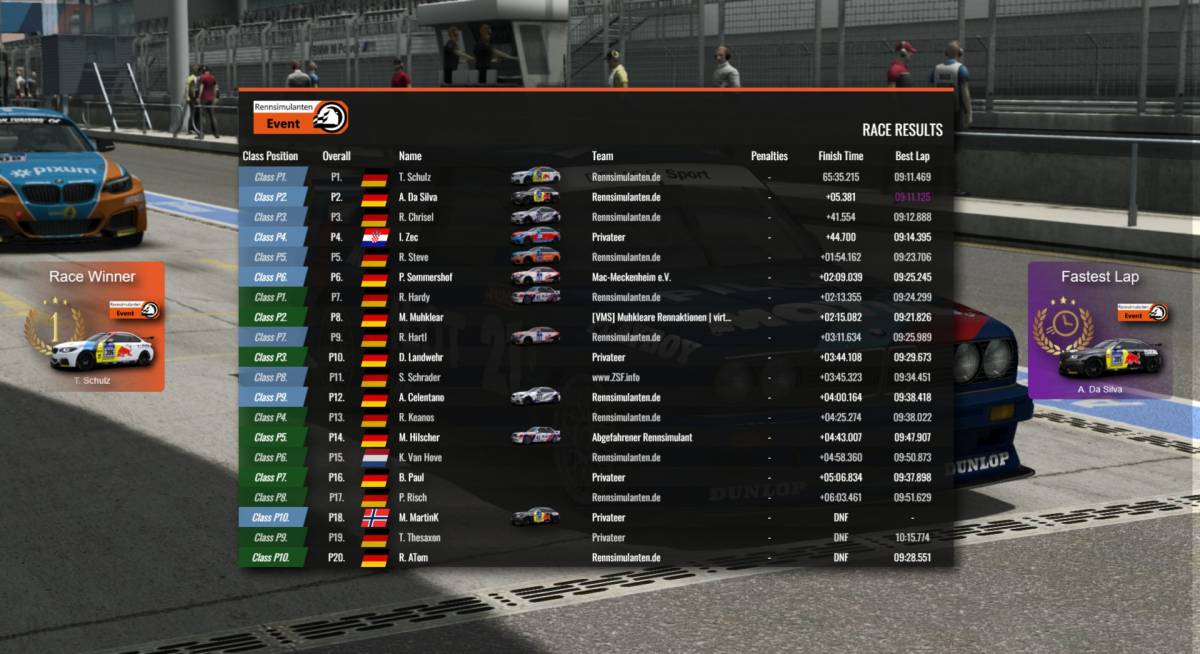
Task: Choose the S. Schrader result row
Action: pyautogui.click(x=595, y=377)
